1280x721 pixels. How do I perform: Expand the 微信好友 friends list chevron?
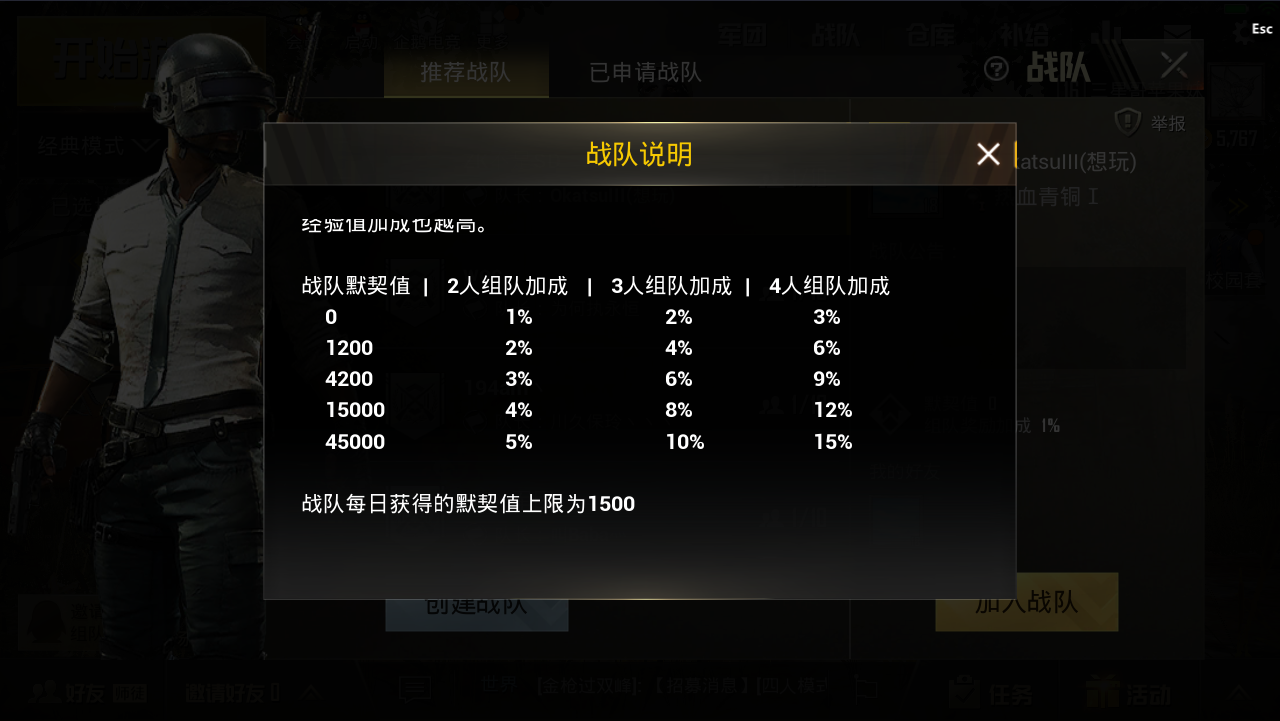point(311,691)
